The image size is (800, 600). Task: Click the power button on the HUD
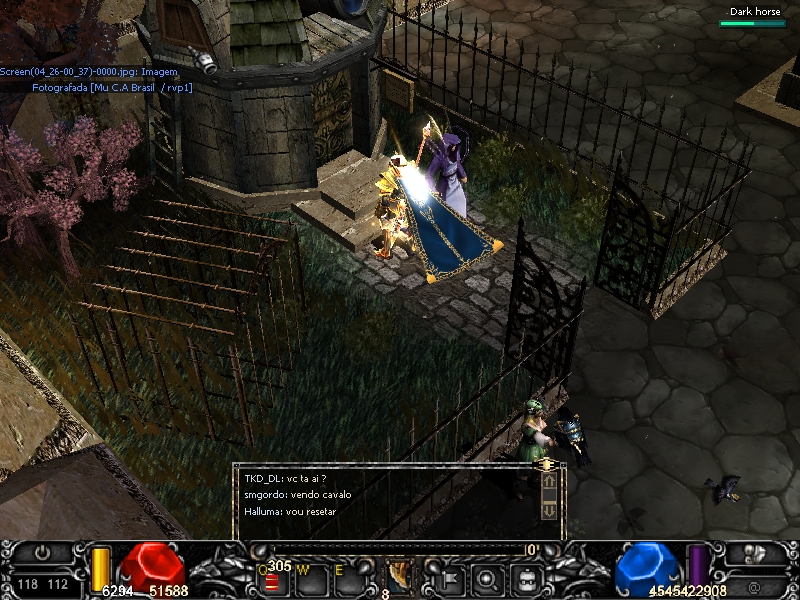(x=43, y=553)
